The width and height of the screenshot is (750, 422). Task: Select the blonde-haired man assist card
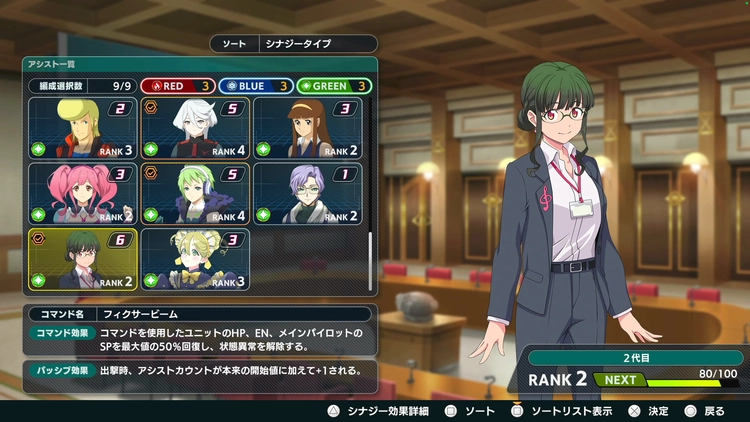pos(82,128)
